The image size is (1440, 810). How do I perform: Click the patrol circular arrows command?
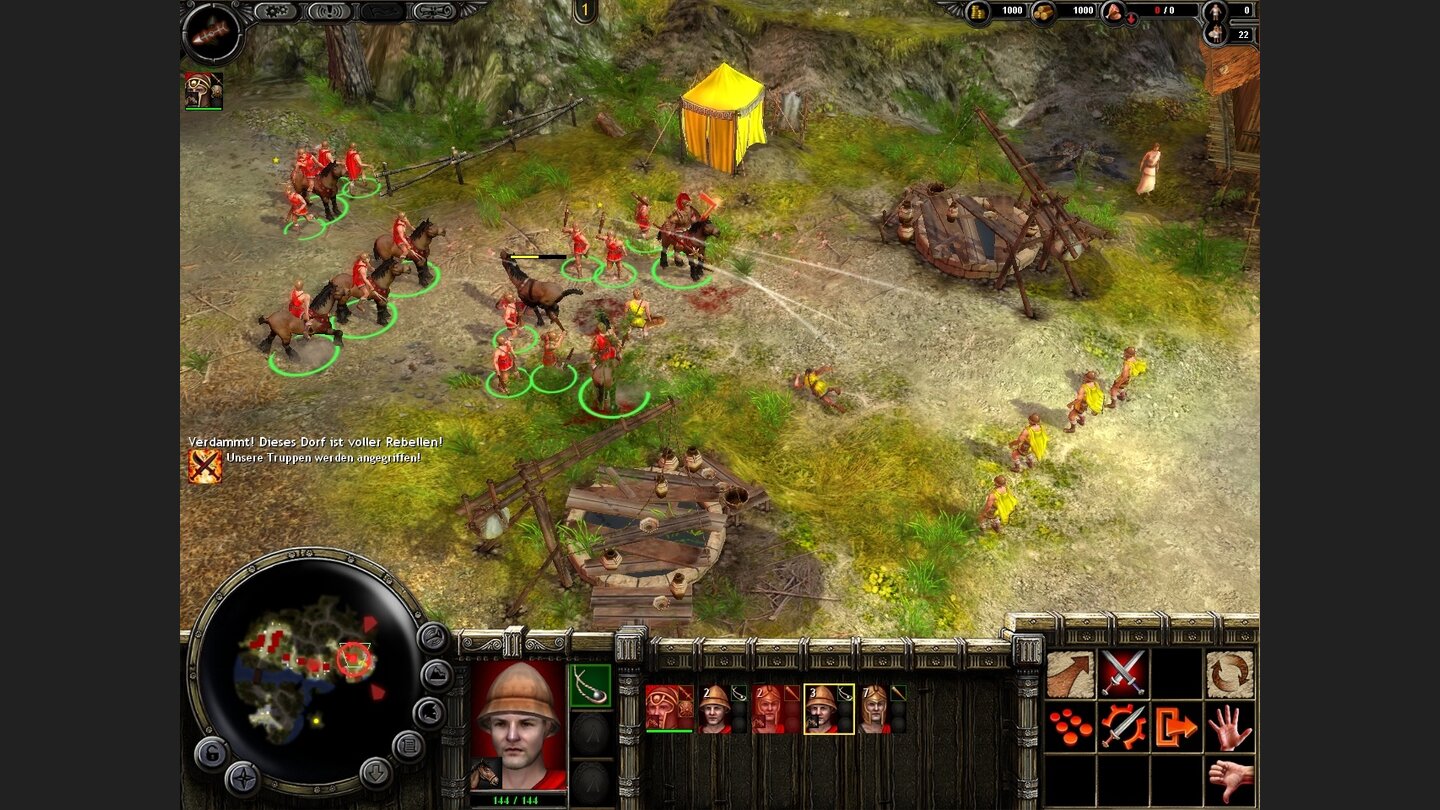[x=1230, y=674]
